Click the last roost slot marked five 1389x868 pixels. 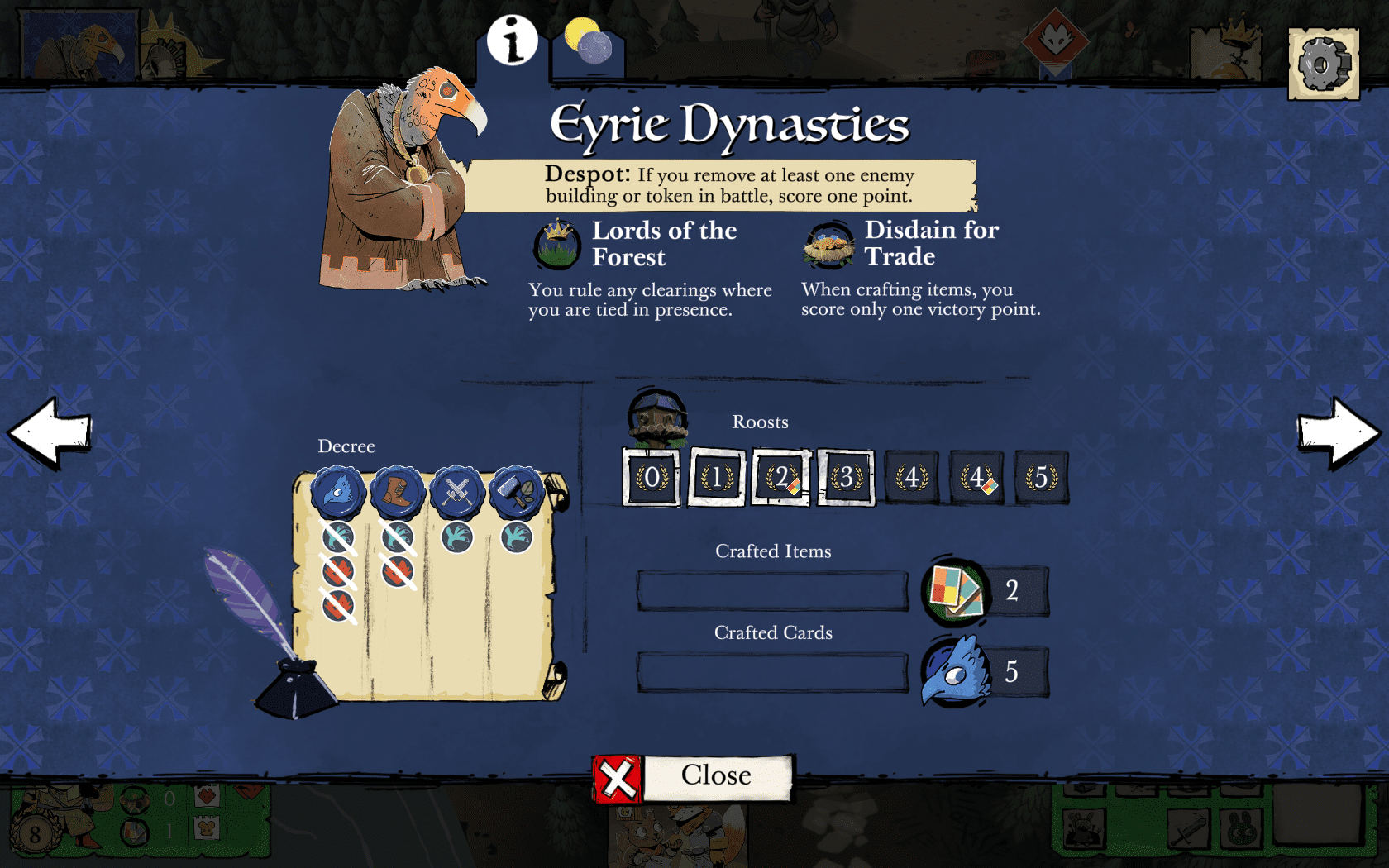click(x=1041, y=477)
